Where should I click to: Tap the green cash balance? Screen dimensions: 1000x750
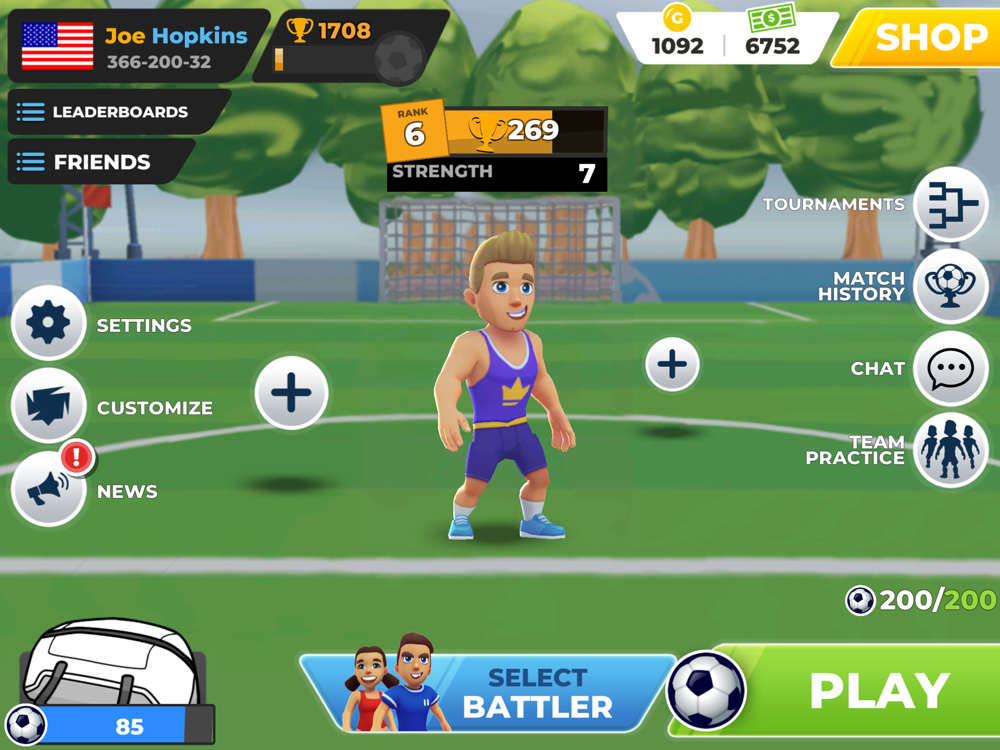[772, 34]
